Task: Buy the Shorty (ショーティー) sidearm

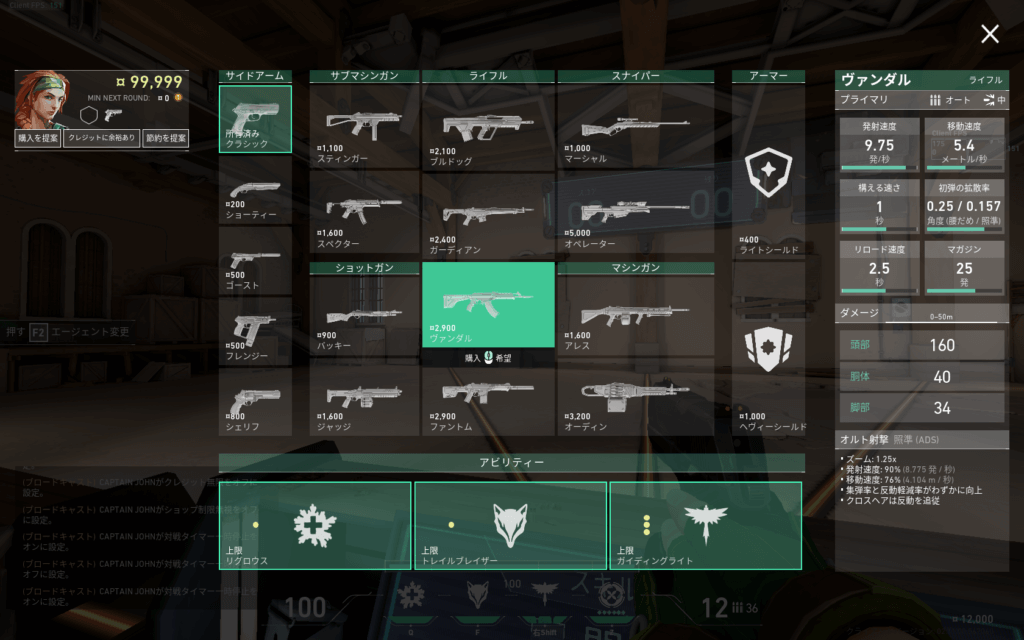Action: point(255,190)
